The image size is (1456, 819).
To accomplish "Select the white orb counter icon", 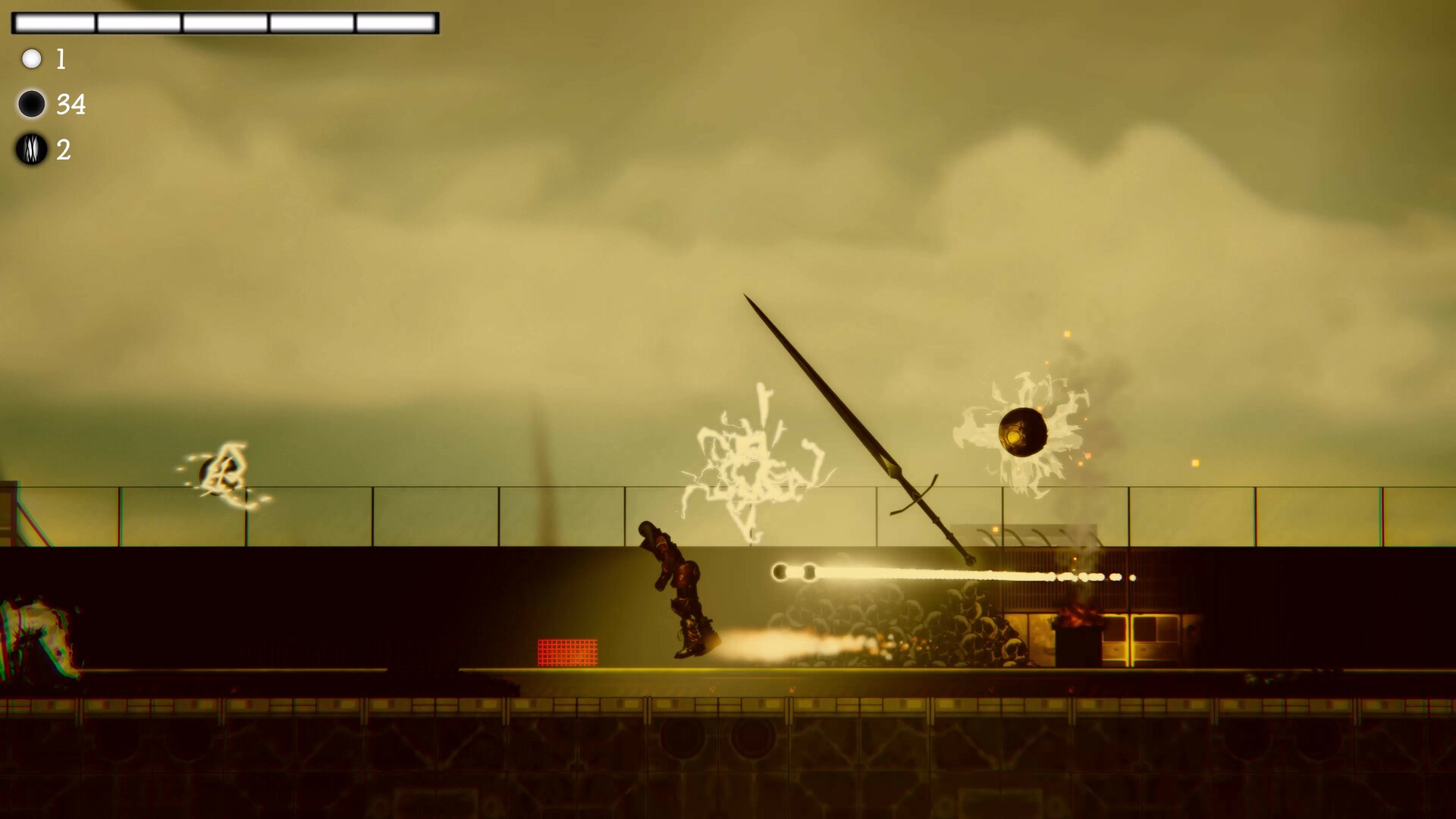I will tap(32, 58).
